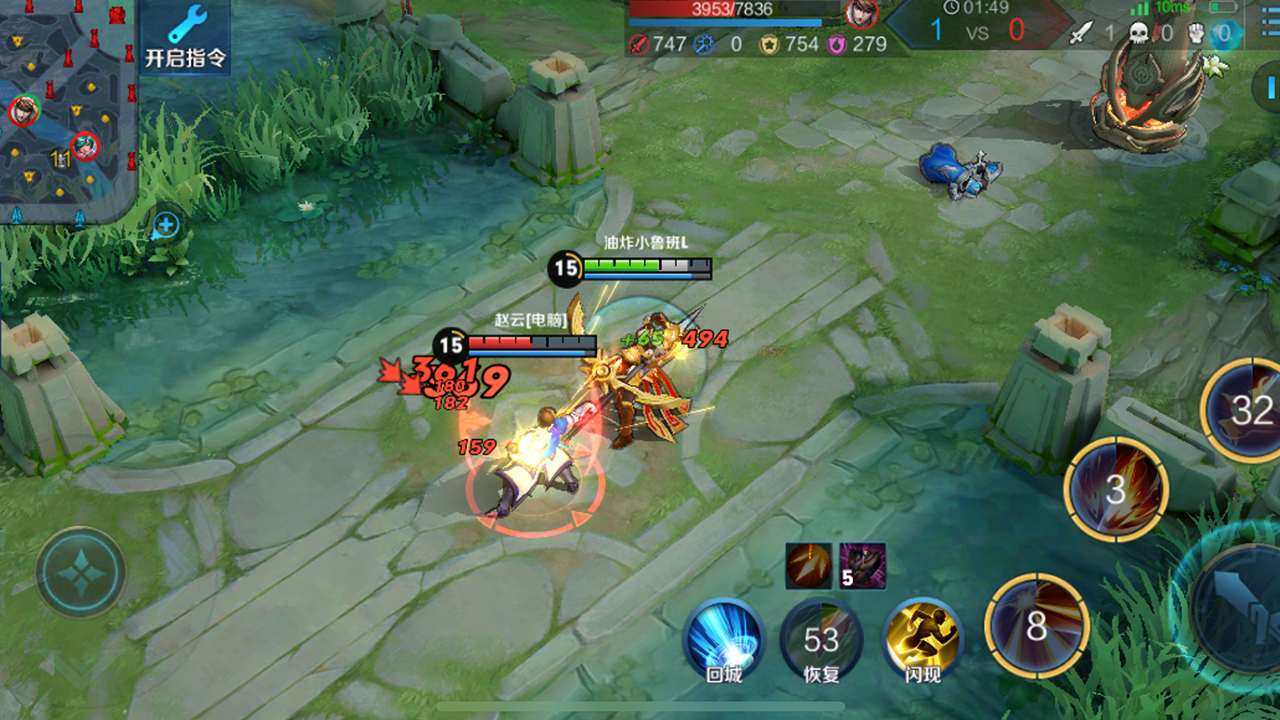
Task: Activate the skill showing cooldown 3
Action: 1115,490
